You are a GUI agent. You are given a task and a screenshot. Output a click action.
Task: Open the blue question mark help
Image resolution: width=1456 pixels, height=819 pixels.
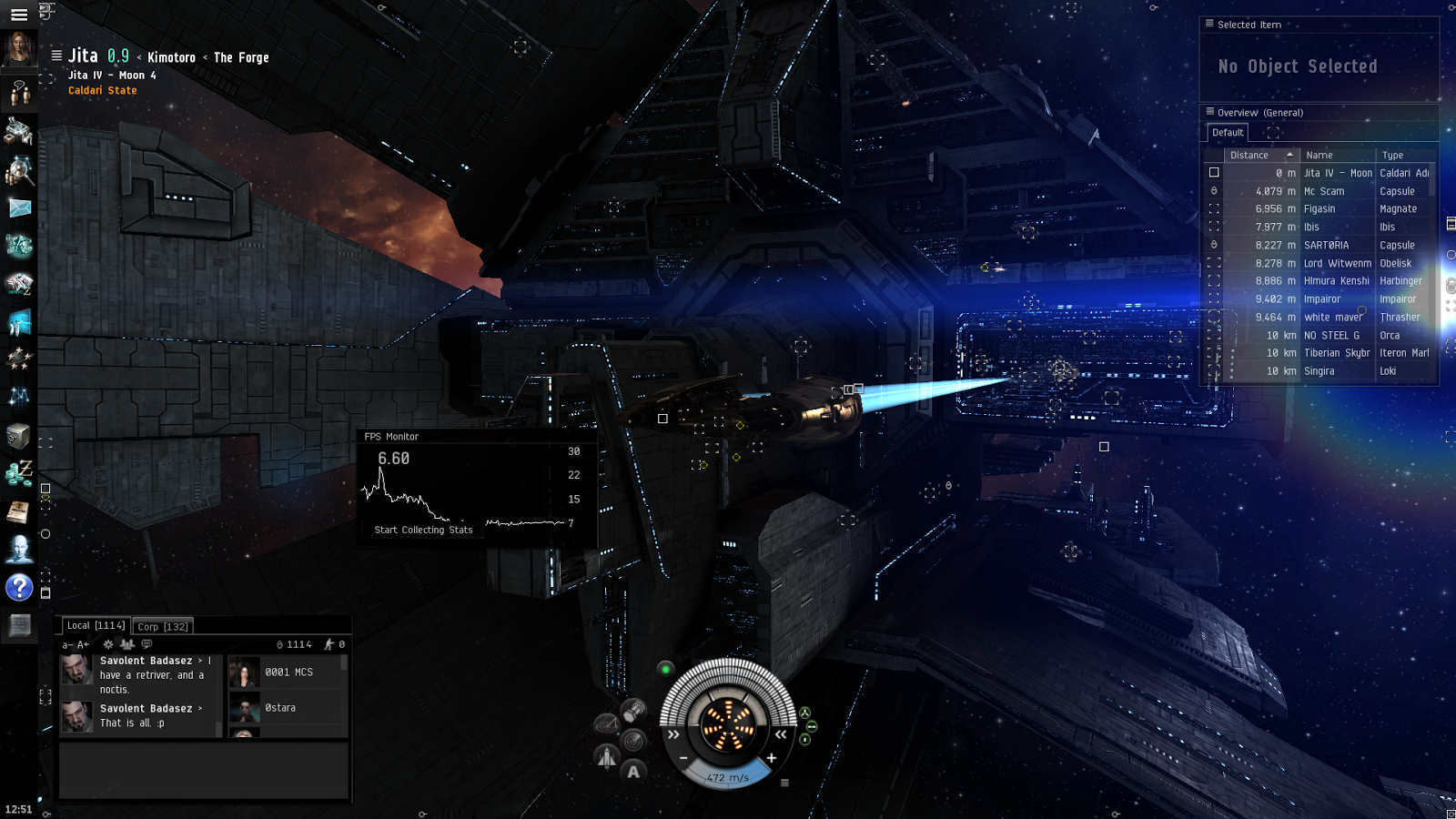pos(19,588)
